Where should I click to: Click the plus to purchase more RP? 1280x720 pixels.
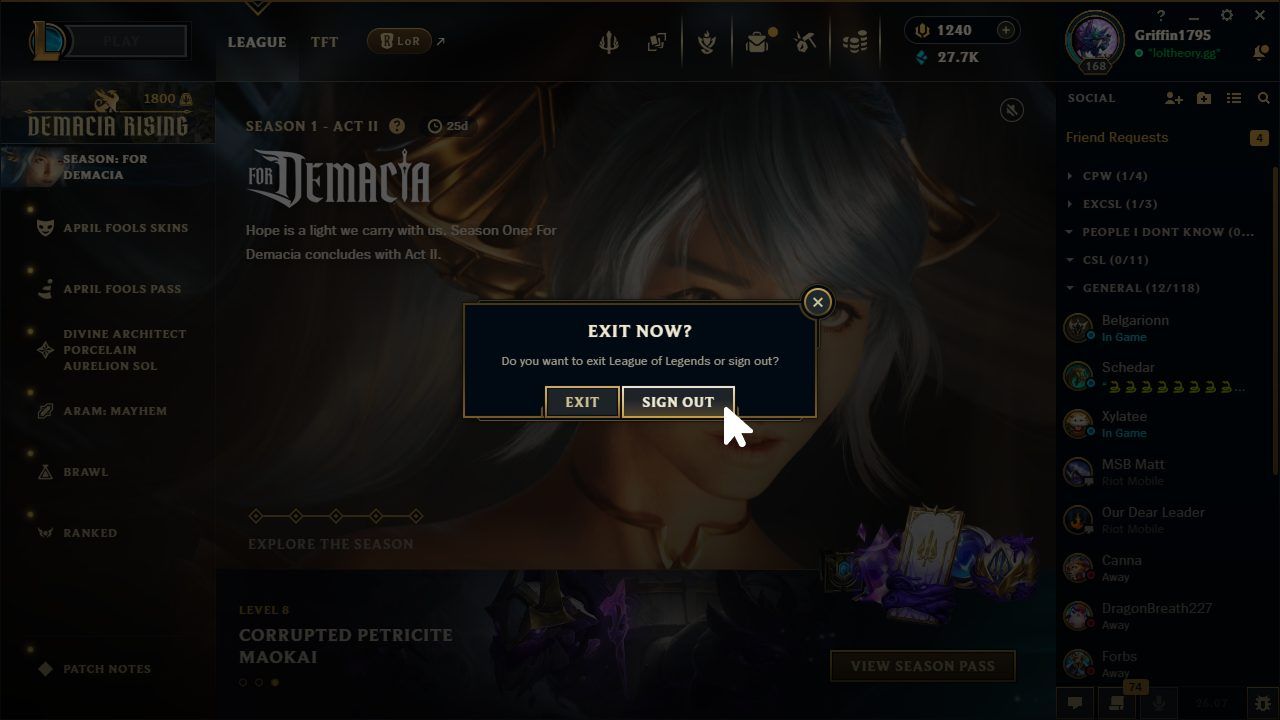[x=1003, y=30]
